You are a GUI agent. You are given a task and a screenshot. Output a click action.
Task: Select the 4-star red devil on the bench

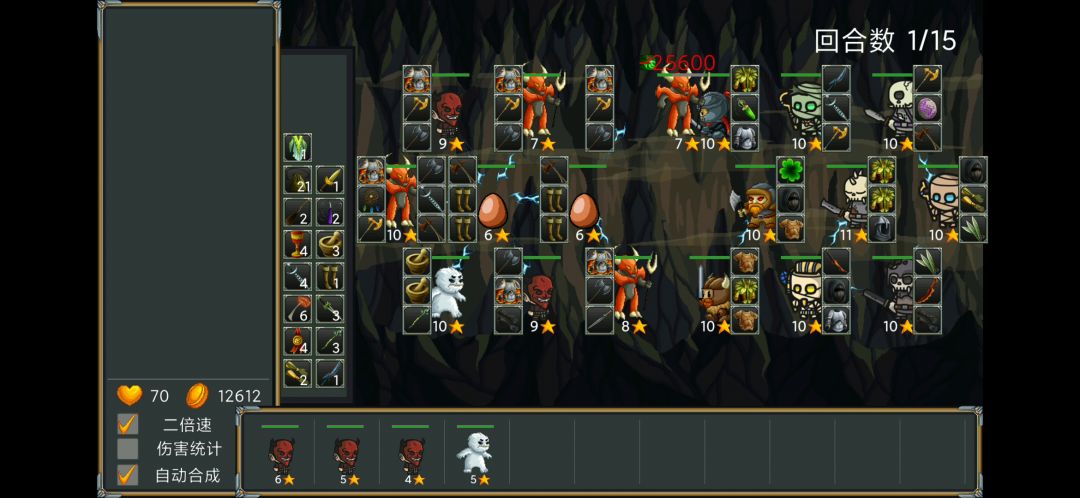coord(411,455)
